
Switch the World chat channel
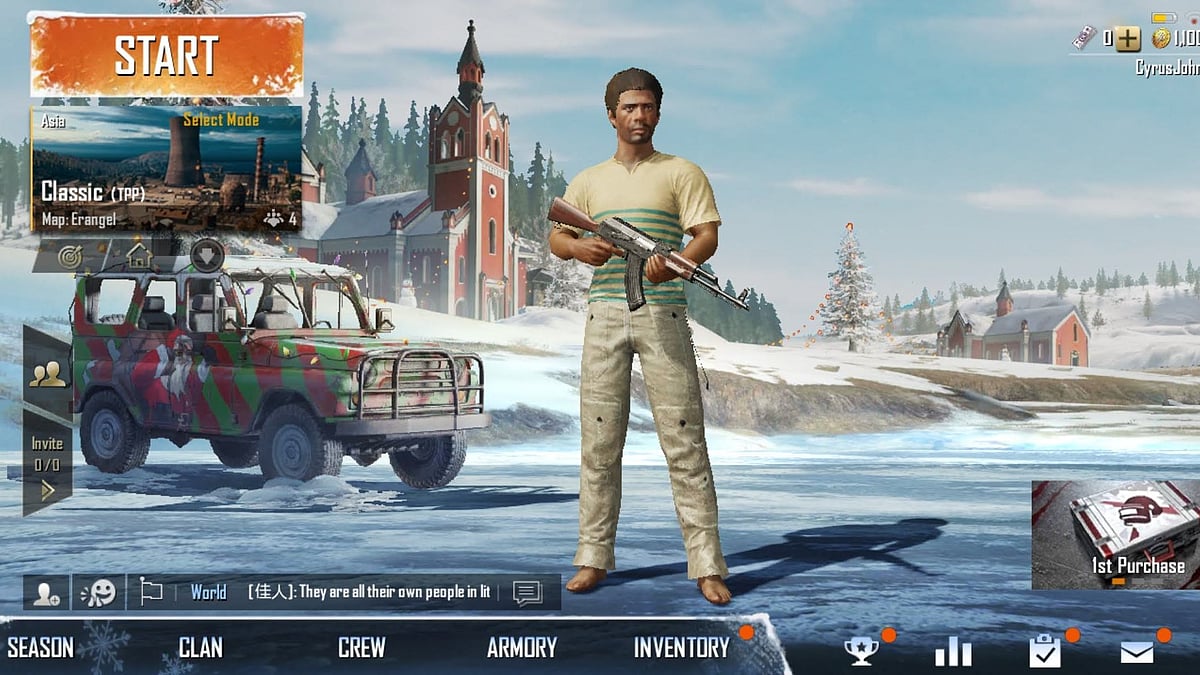[208, 592]
